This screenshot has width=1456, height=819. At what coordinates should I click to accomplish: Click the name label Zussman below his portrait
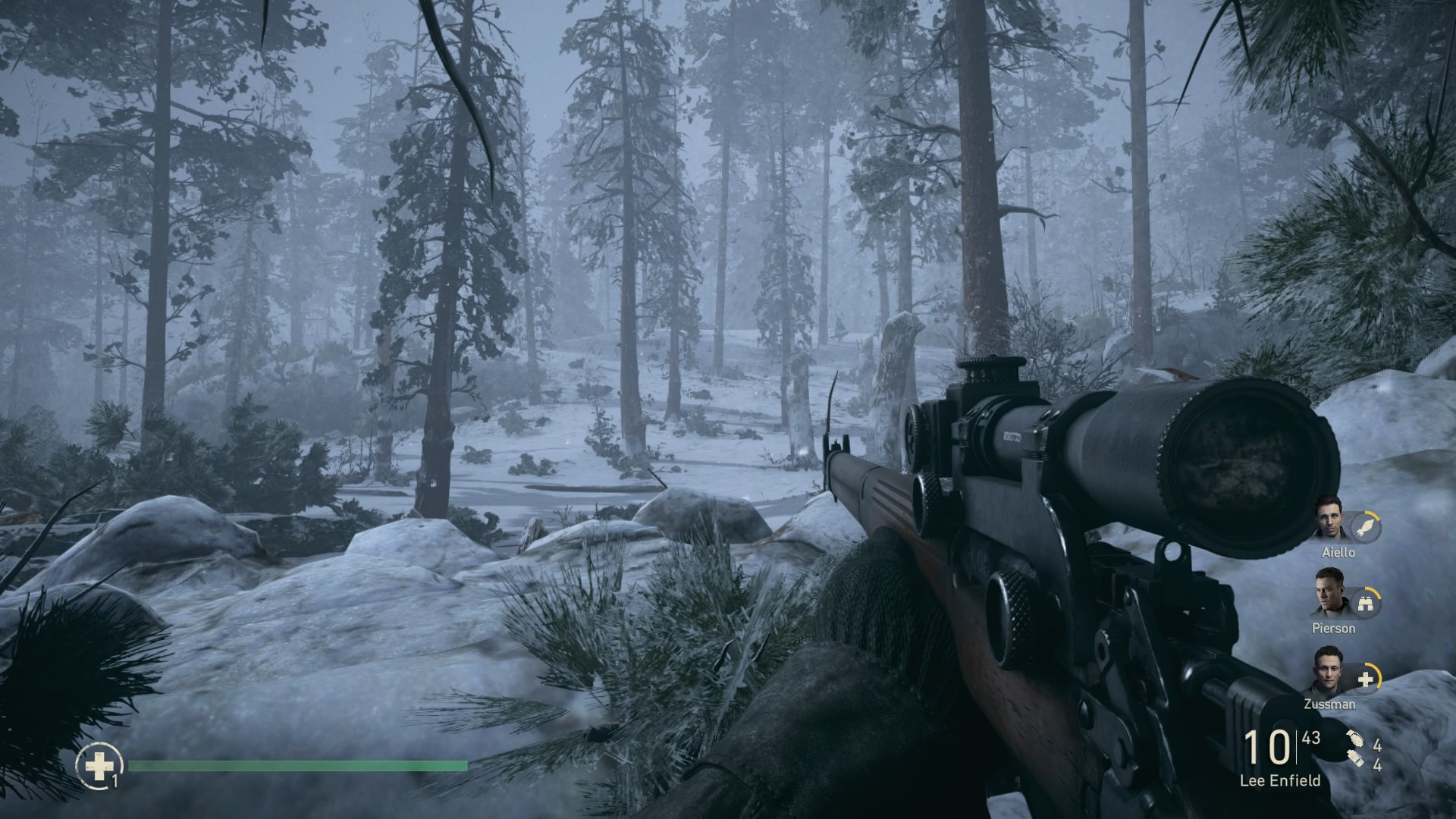(1330, 704)
